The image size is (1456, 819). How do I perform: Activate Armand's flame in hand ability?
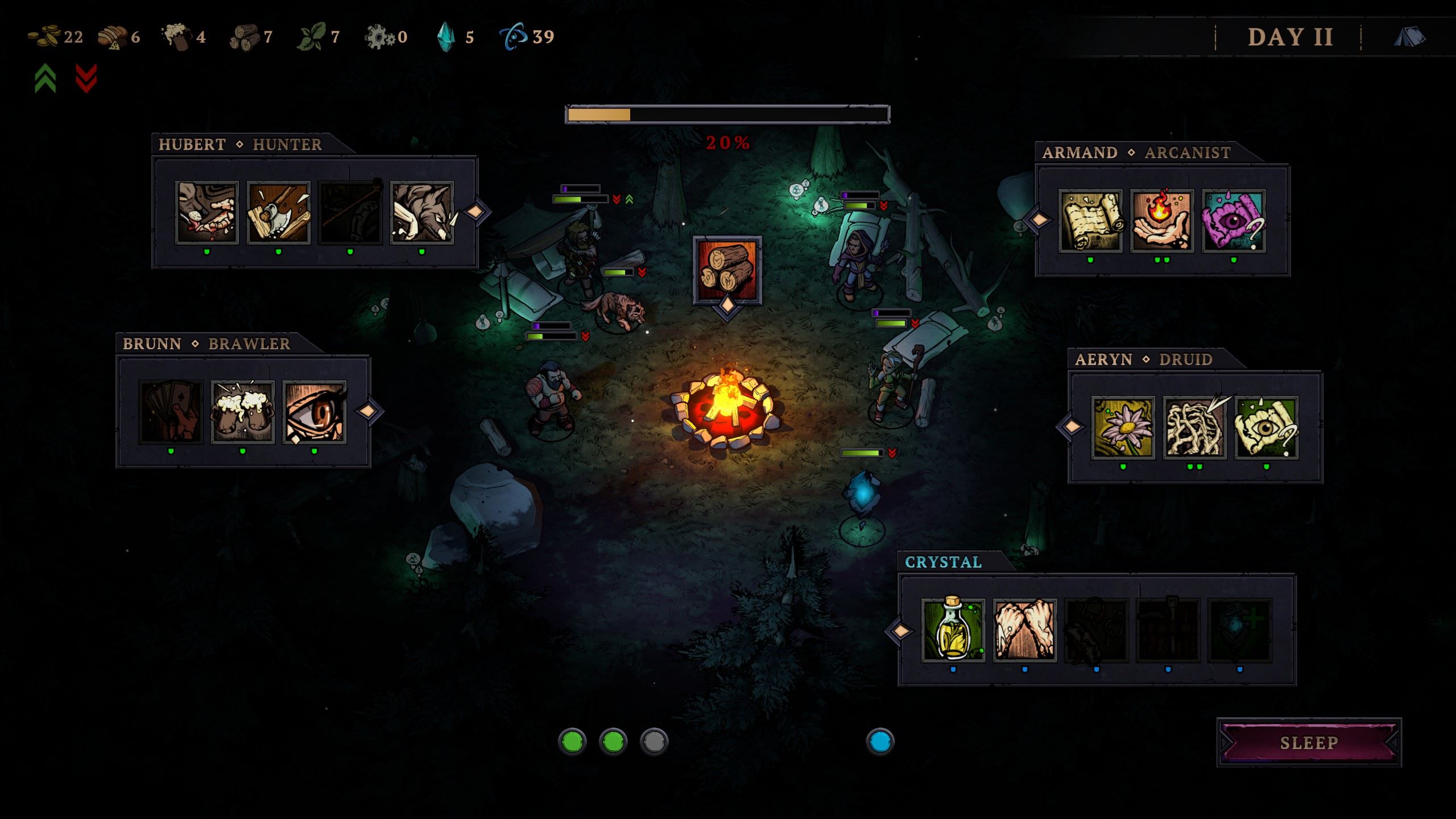(x=1162, y=221)
